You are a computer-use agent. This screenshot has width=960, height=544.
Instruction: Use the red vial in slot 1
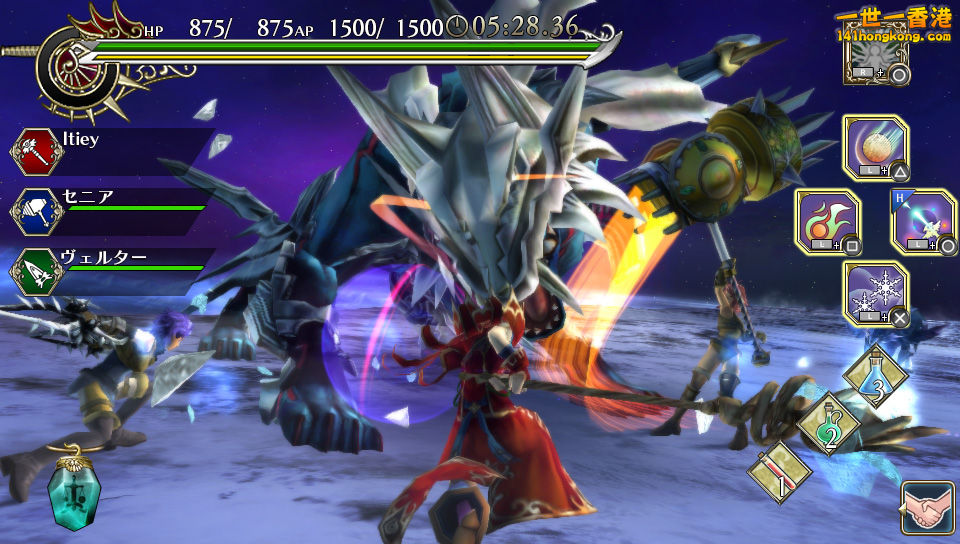pos(780,470)
